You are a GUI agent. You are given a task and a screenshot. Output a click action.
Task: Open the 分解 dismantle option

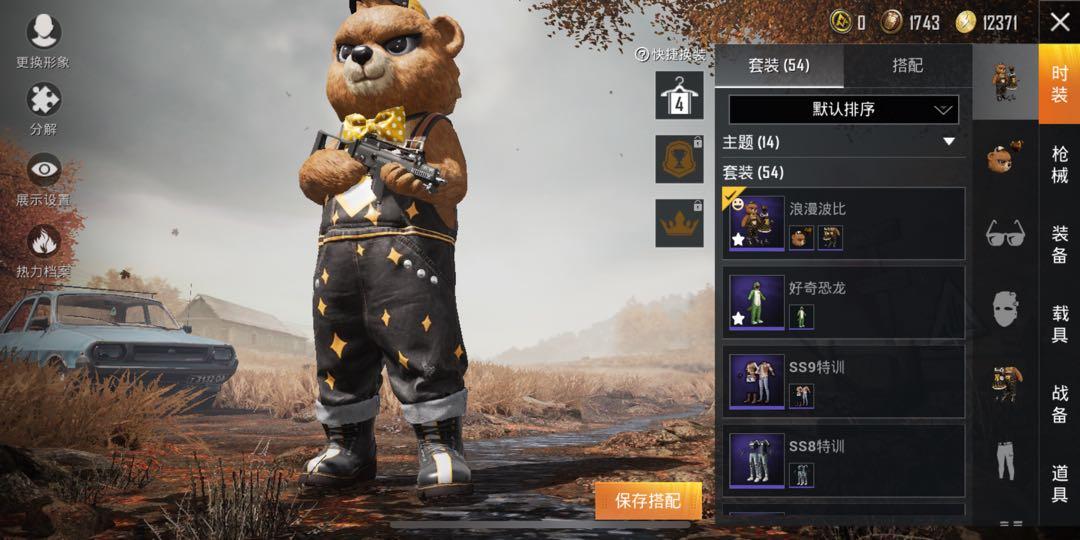tap(43, 108)
